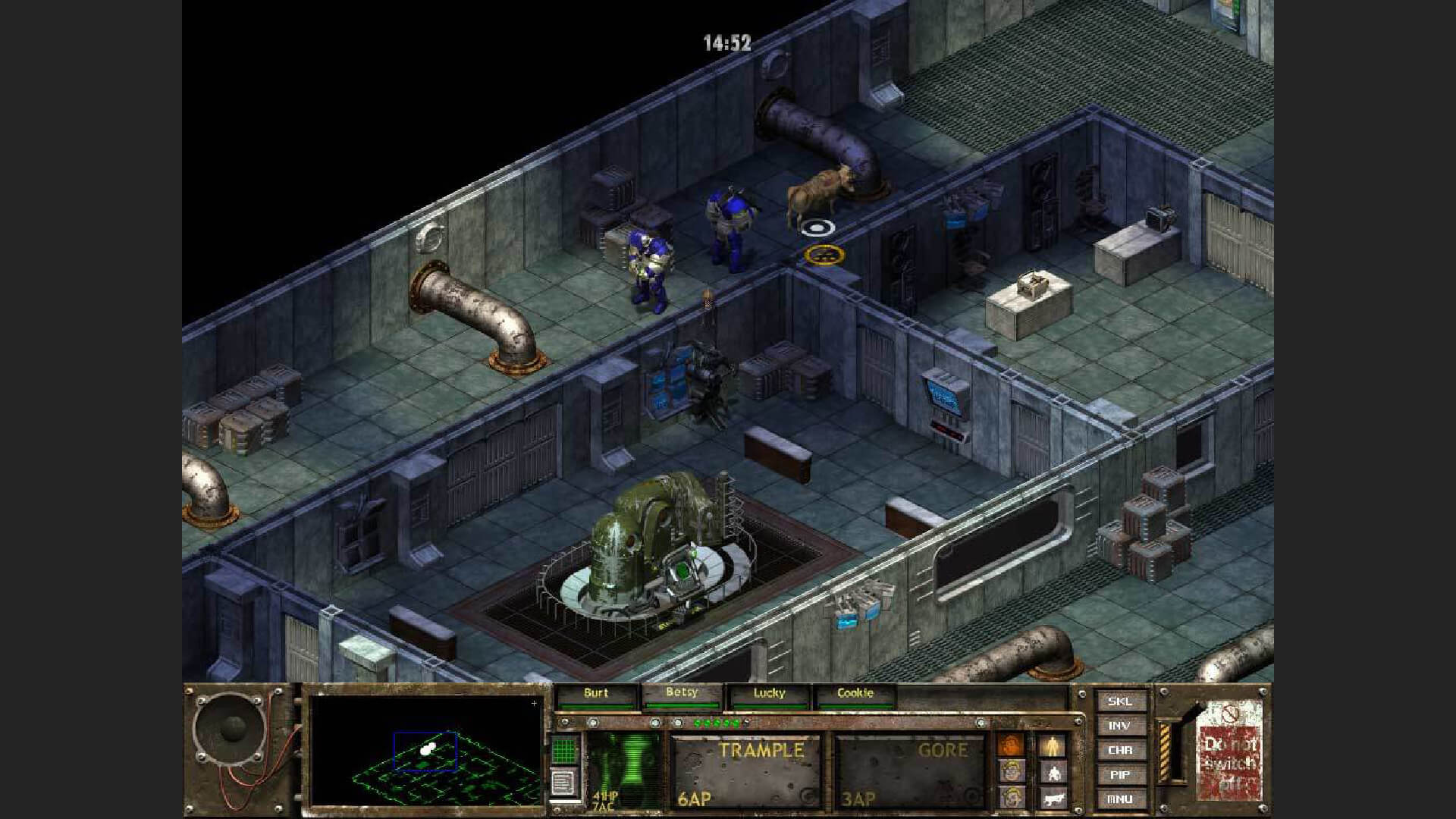Click the green grid minimap icon

pos(563,751)
